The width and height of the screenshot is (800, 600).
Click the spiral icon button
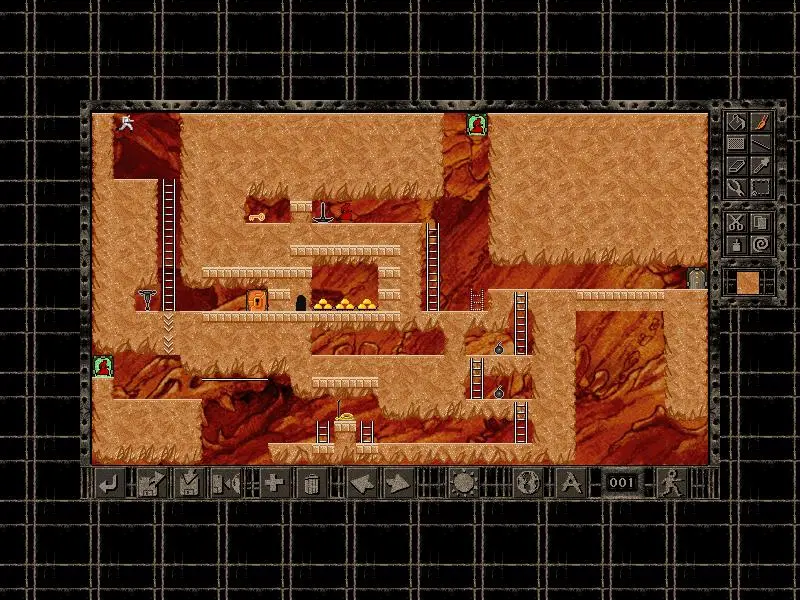pyautogui.click(x=761, y=244)
